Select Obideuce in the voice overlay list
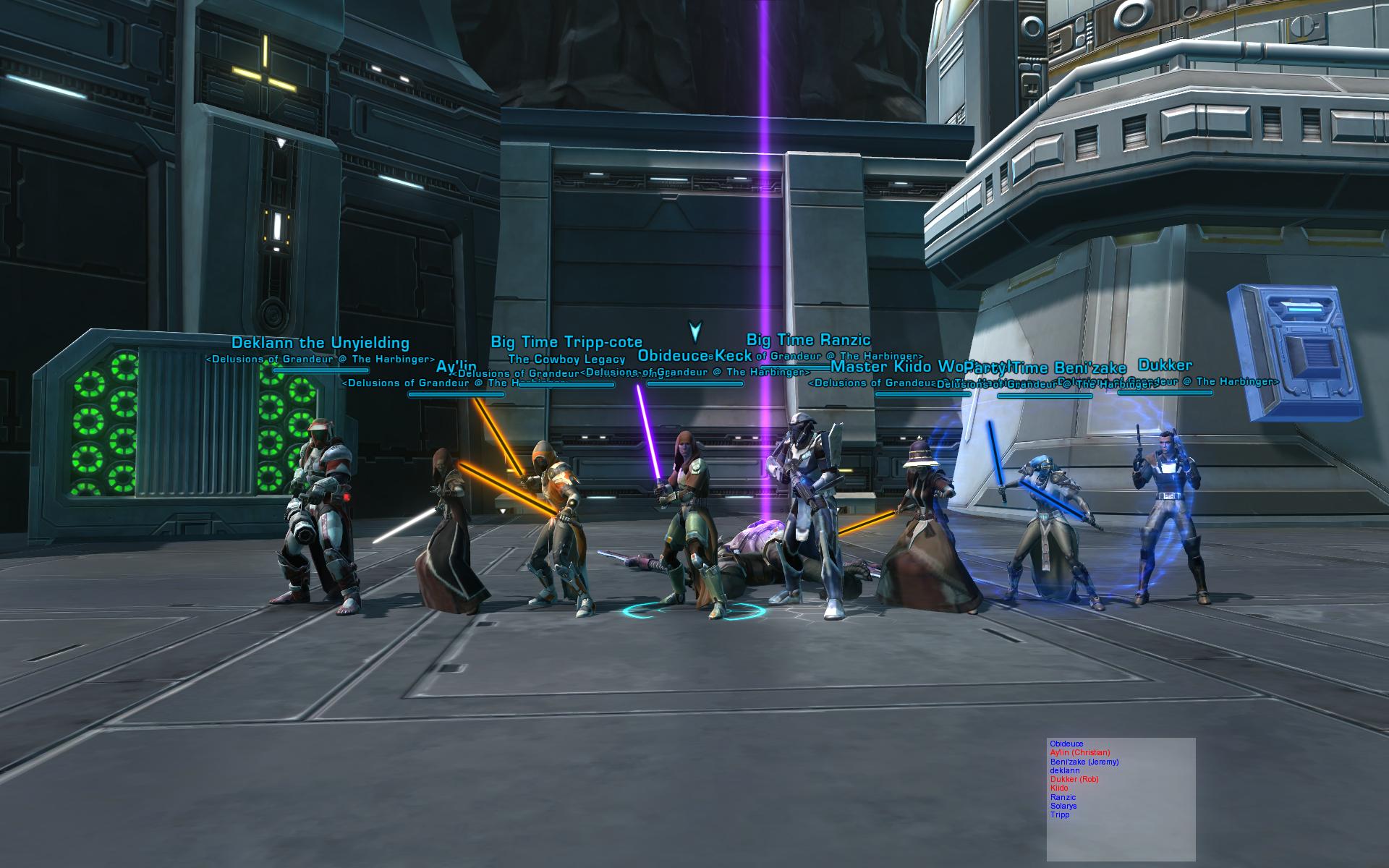The width and height of the screenshot is (1389, 868). (x=1066, y=744)
